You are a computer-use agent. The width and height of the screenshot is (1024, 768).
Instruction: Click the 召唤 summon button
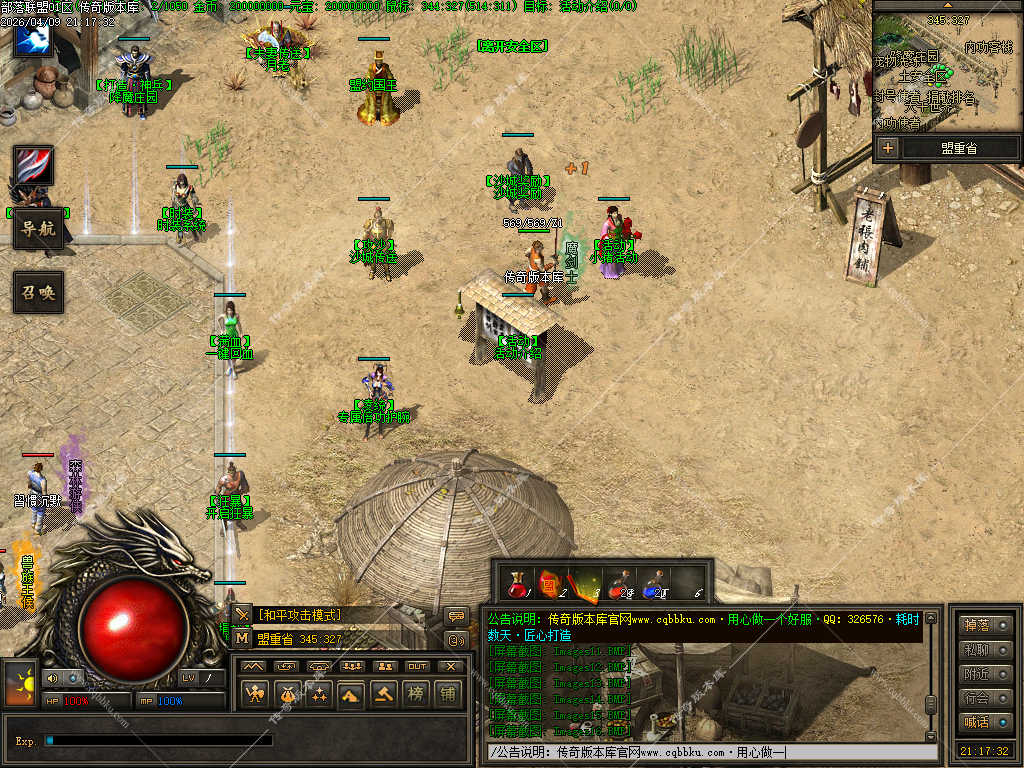coord(38,292)
